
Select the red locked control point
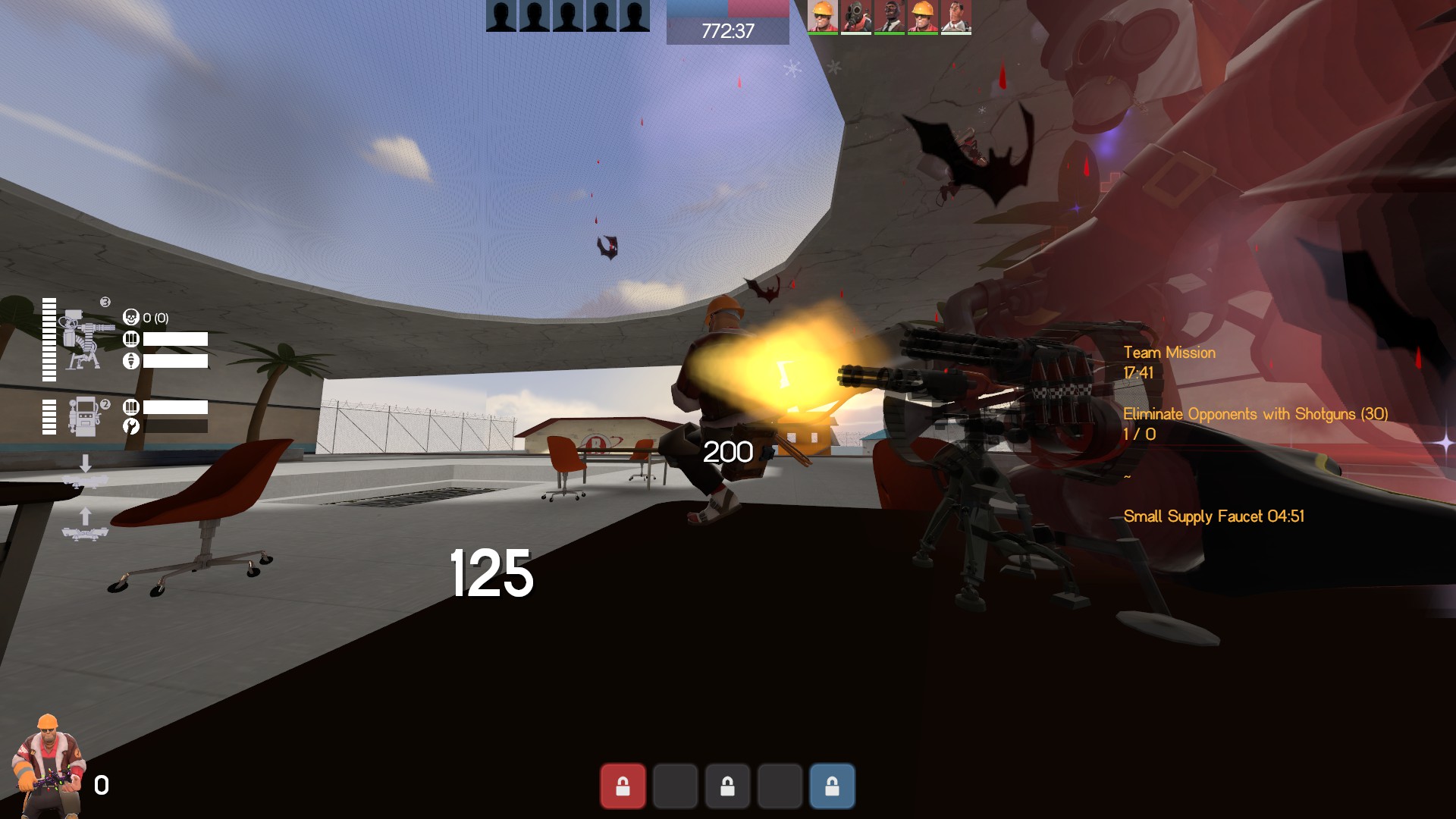coord(623,786)
